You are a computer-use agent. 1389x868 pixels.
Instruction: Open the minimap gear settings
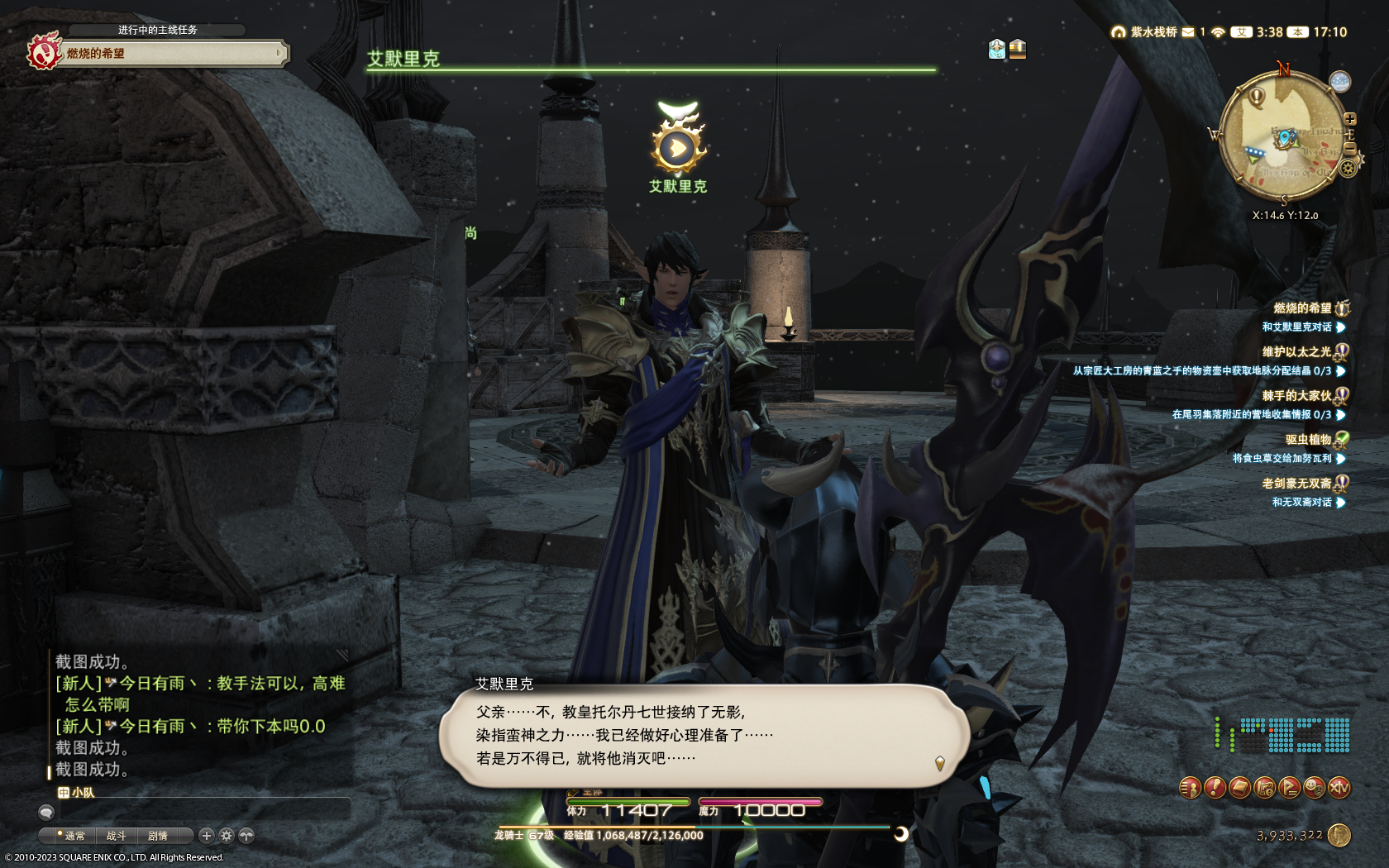point(1348,169)
